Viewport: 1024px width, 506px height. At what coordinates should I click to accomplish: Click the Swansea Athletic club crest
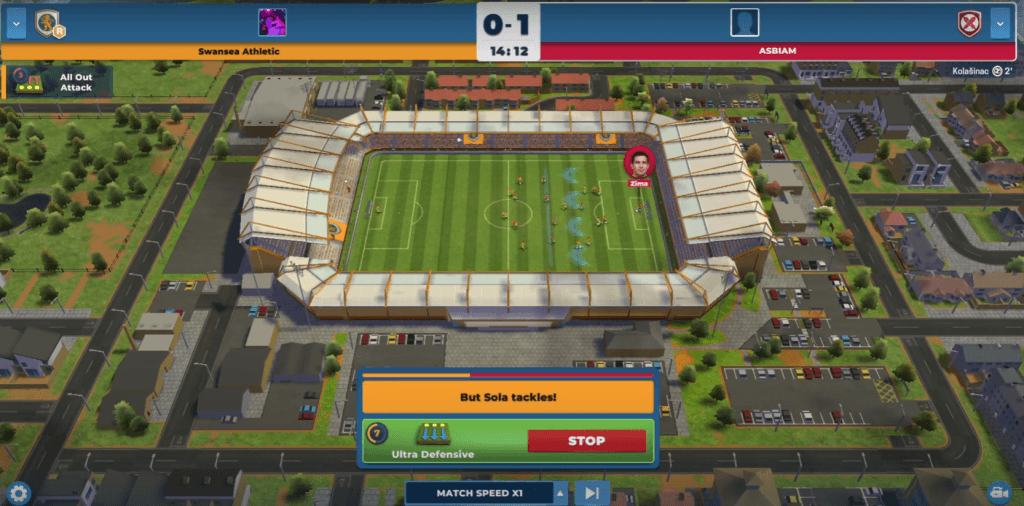[x=49, y=23]
